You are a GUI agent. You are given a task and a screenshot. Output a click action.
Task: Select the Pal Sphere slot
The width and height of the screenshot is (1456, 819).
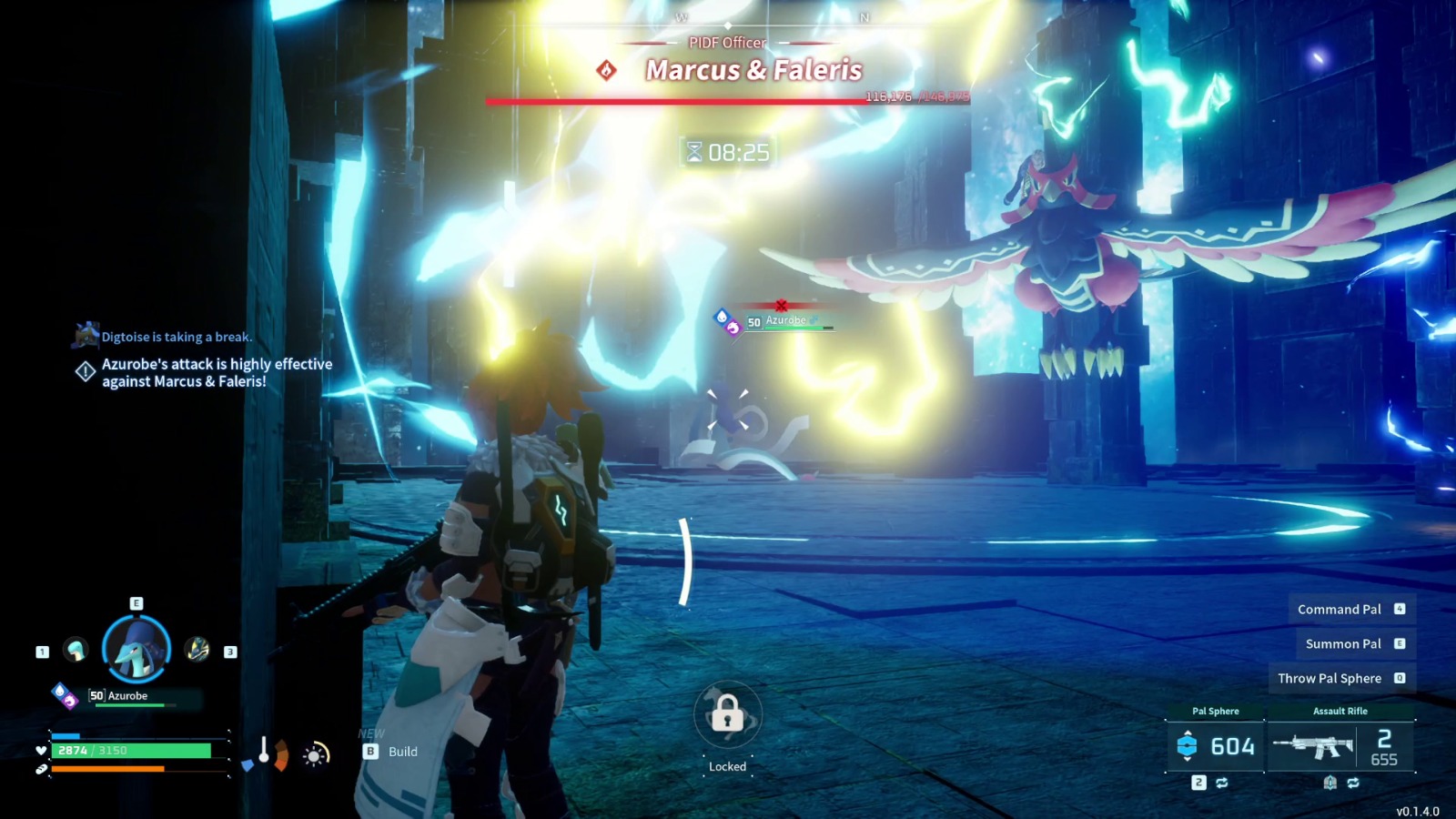[1215, 745]
